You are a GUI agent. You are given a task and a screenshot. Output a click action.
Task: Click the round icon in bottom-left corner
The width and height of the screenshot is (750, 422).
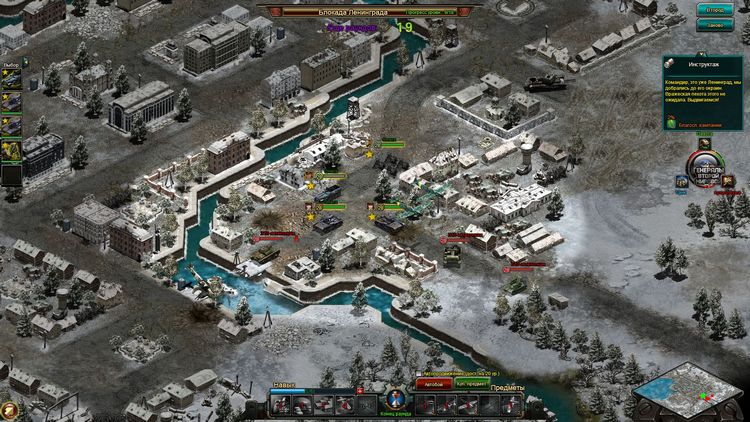pos(9,409)
